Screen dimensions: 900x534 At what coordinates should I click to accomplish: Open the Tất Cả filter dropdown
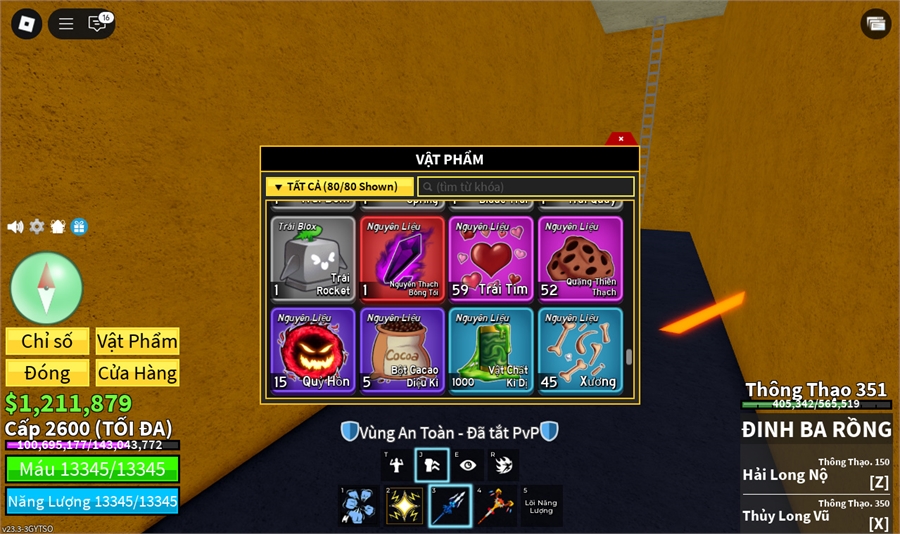coord(339,187)
